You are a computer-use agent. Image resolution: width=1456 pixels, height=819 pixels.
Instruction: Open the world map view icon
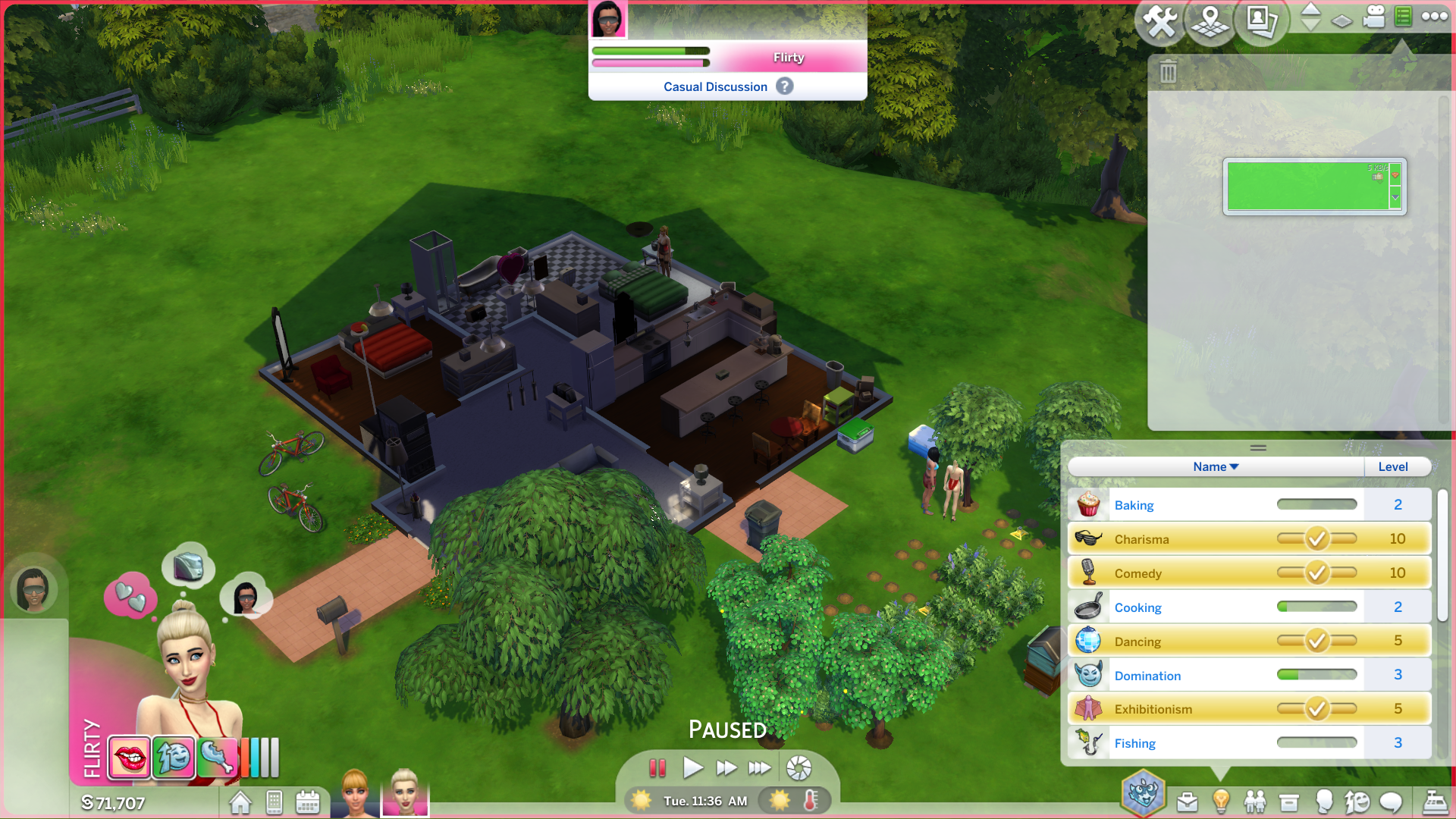point(1210,23)
